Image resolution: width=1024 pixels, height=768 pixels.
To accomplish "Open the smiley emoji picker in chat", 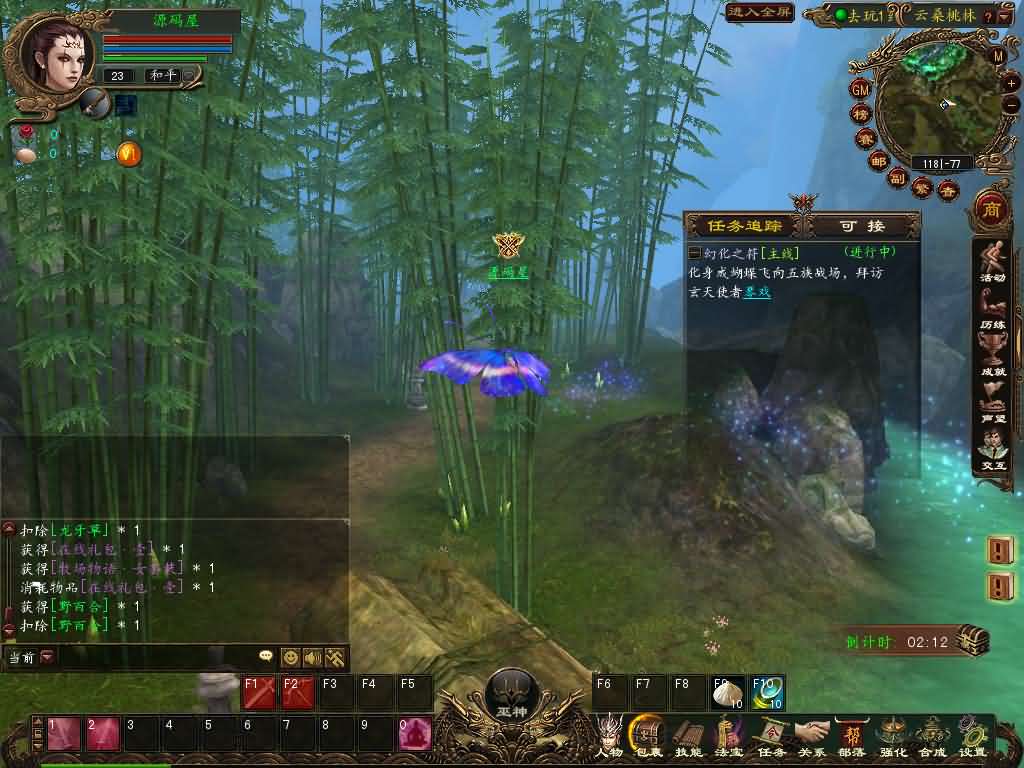I will 290,657.
